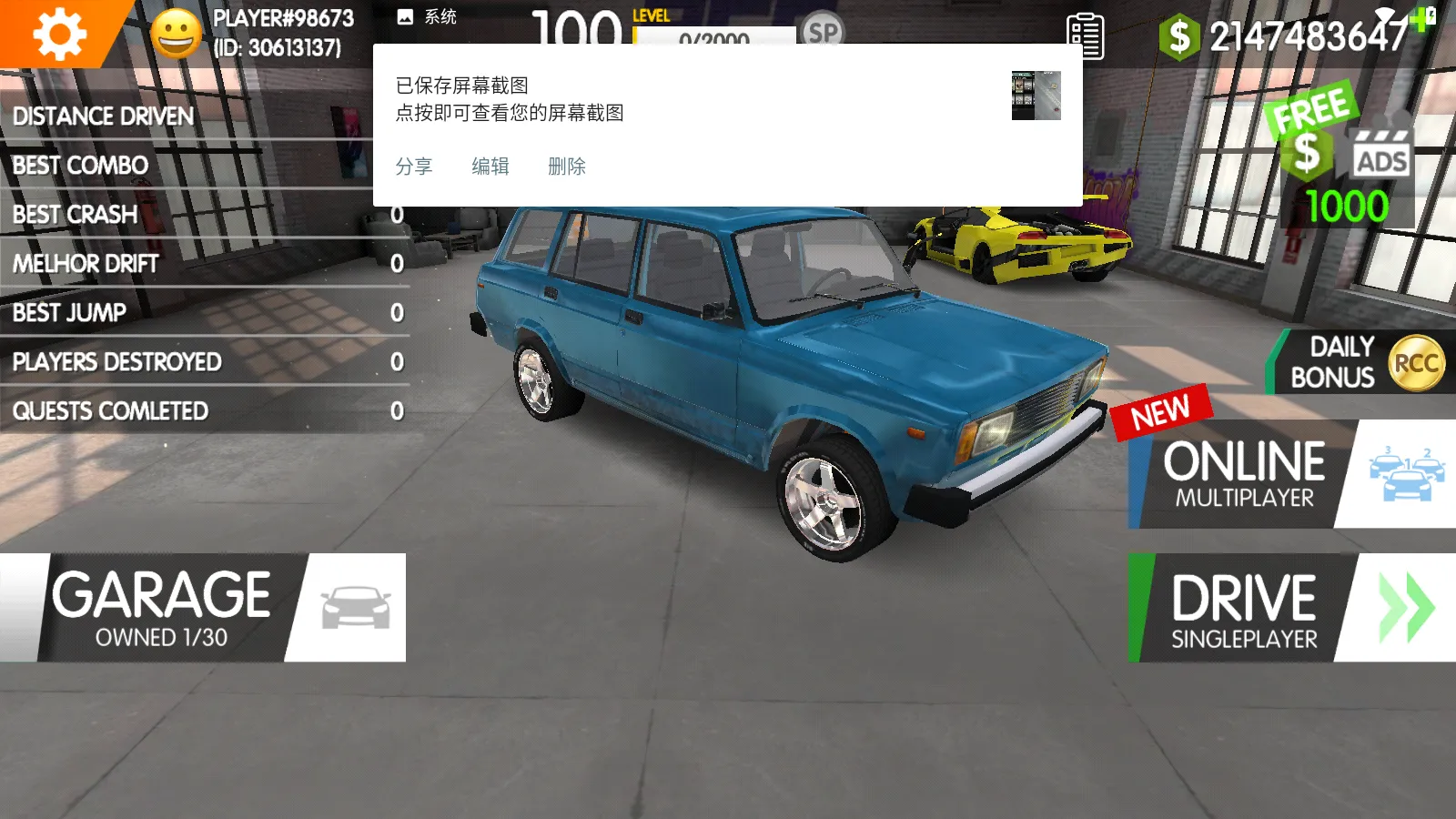This screenshot has width=1456, height=819.
Task: Edit the saved screenshot
Action: (490, 167)
